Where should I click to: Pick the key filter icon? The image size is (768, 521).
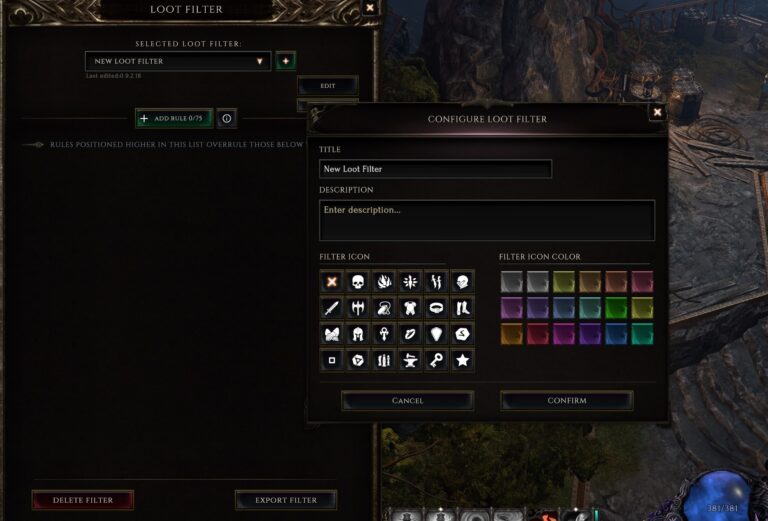(x=436, y=360)
